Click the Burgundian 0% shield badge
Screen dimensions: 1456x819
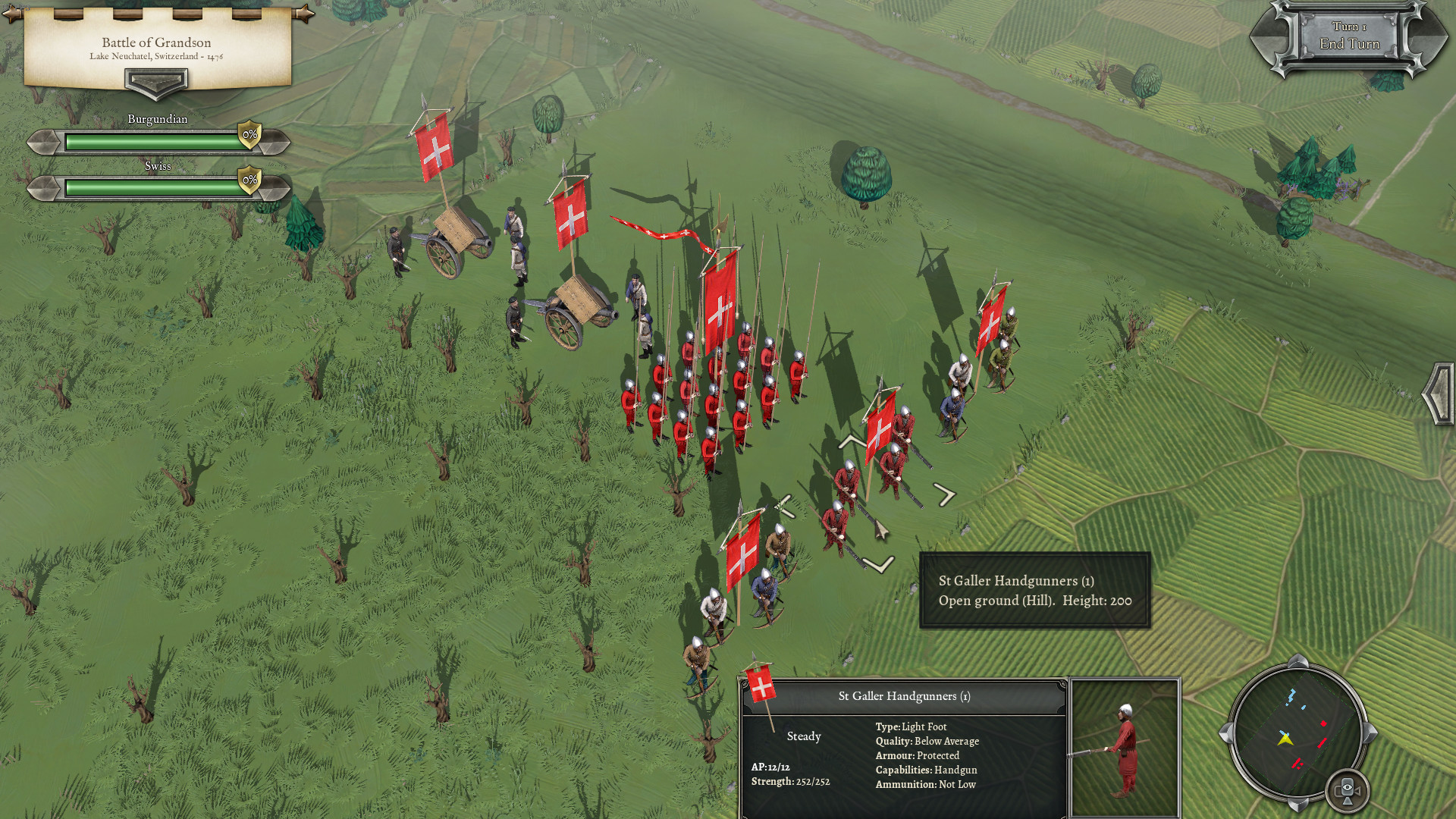(x=249, y=134)
